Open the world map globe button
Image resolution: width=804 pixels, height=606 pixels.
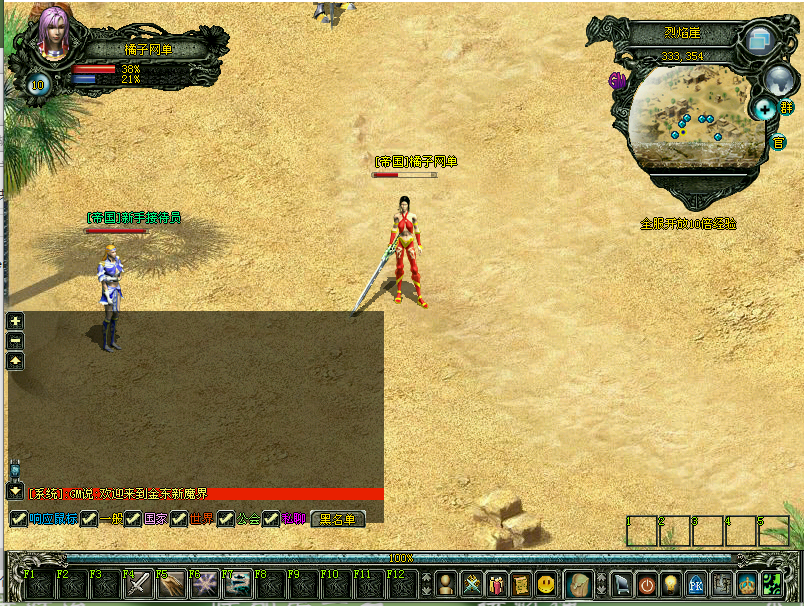coord(778,78)
